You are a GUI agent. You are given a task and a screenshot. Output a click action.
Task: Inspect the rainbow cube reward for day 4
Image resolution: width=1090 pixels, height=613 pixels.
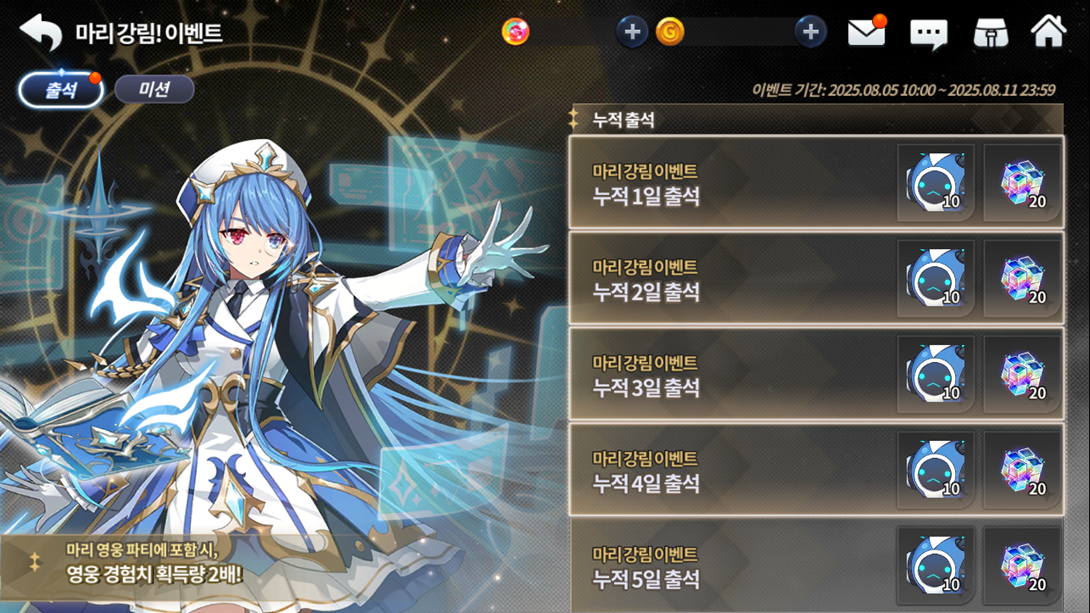point(1022,471)
